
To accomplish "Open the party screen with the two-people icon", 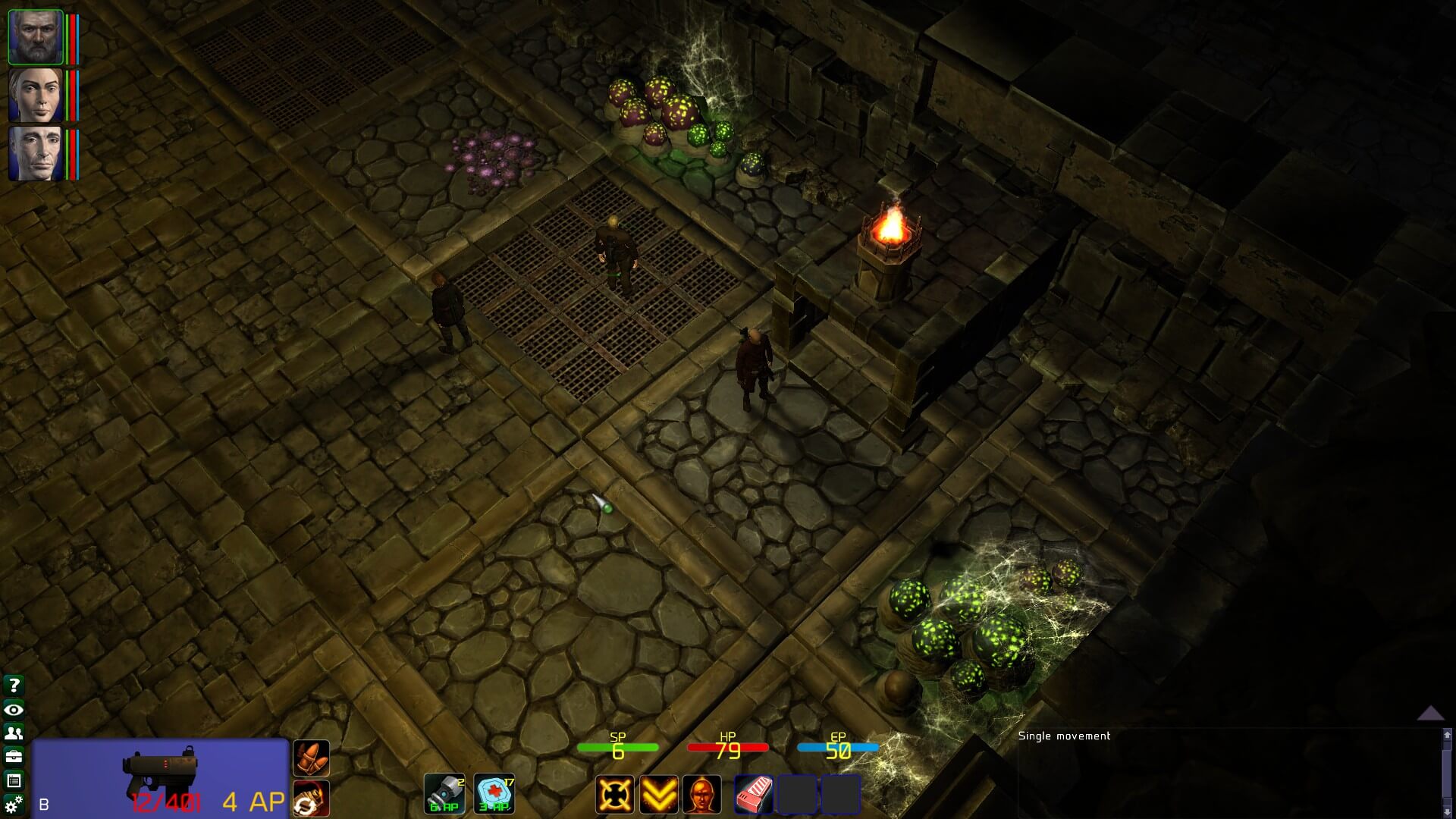I will (x=14, y=733).
